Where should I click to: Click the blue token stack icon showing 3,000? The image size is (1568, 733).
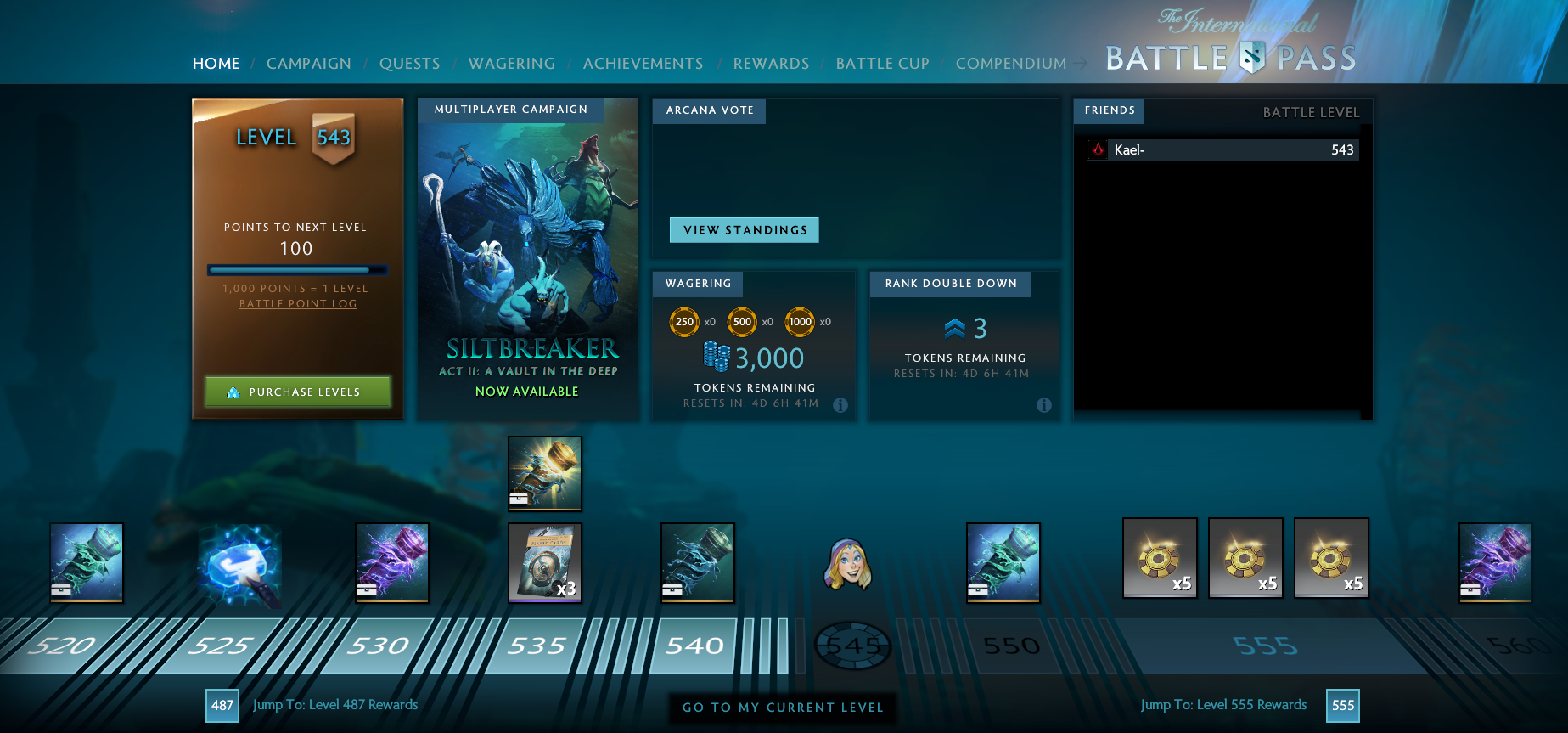coord(717,353)
